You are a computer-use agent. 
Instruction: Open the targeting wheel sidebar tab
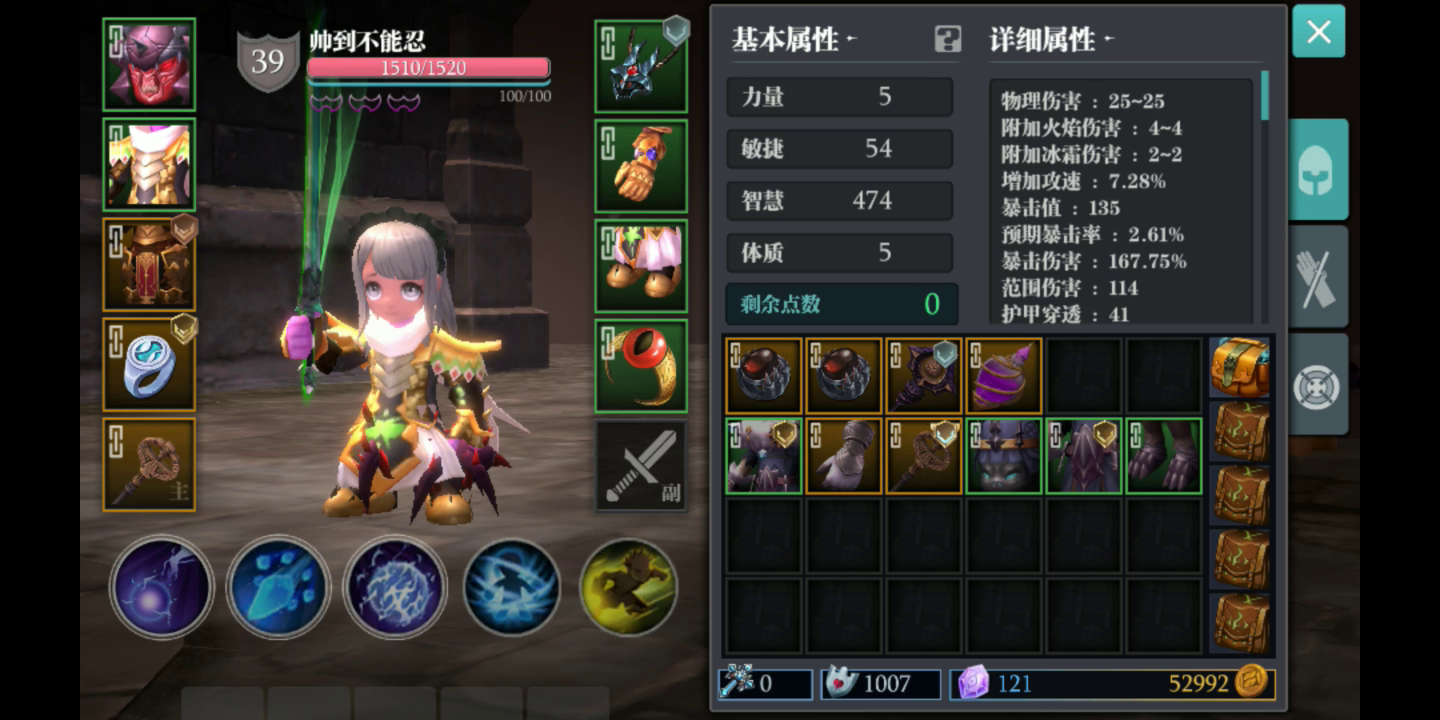pos(1317,388)
